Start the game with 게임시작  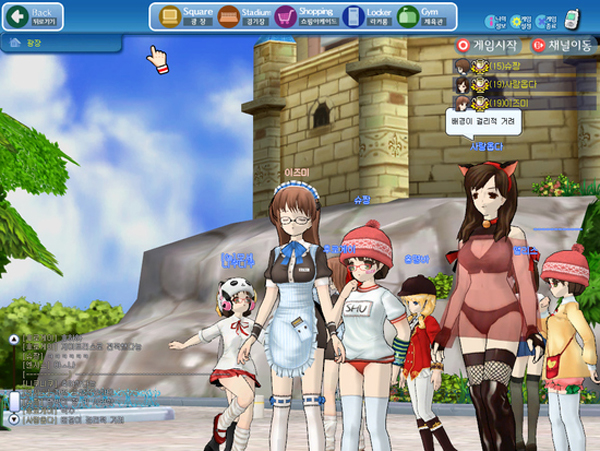point(490,45)
